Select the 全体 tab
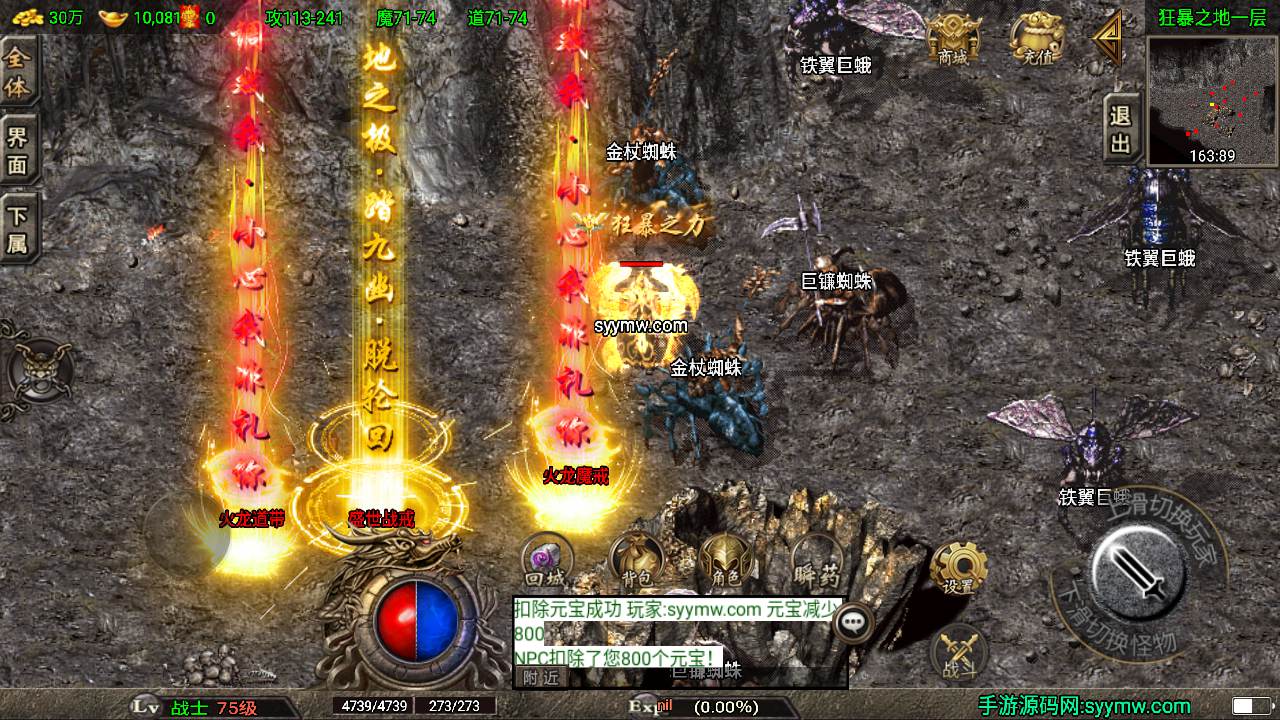Image resolution: width=1280 pixels, height=720 pixels. tap(18, 72)
